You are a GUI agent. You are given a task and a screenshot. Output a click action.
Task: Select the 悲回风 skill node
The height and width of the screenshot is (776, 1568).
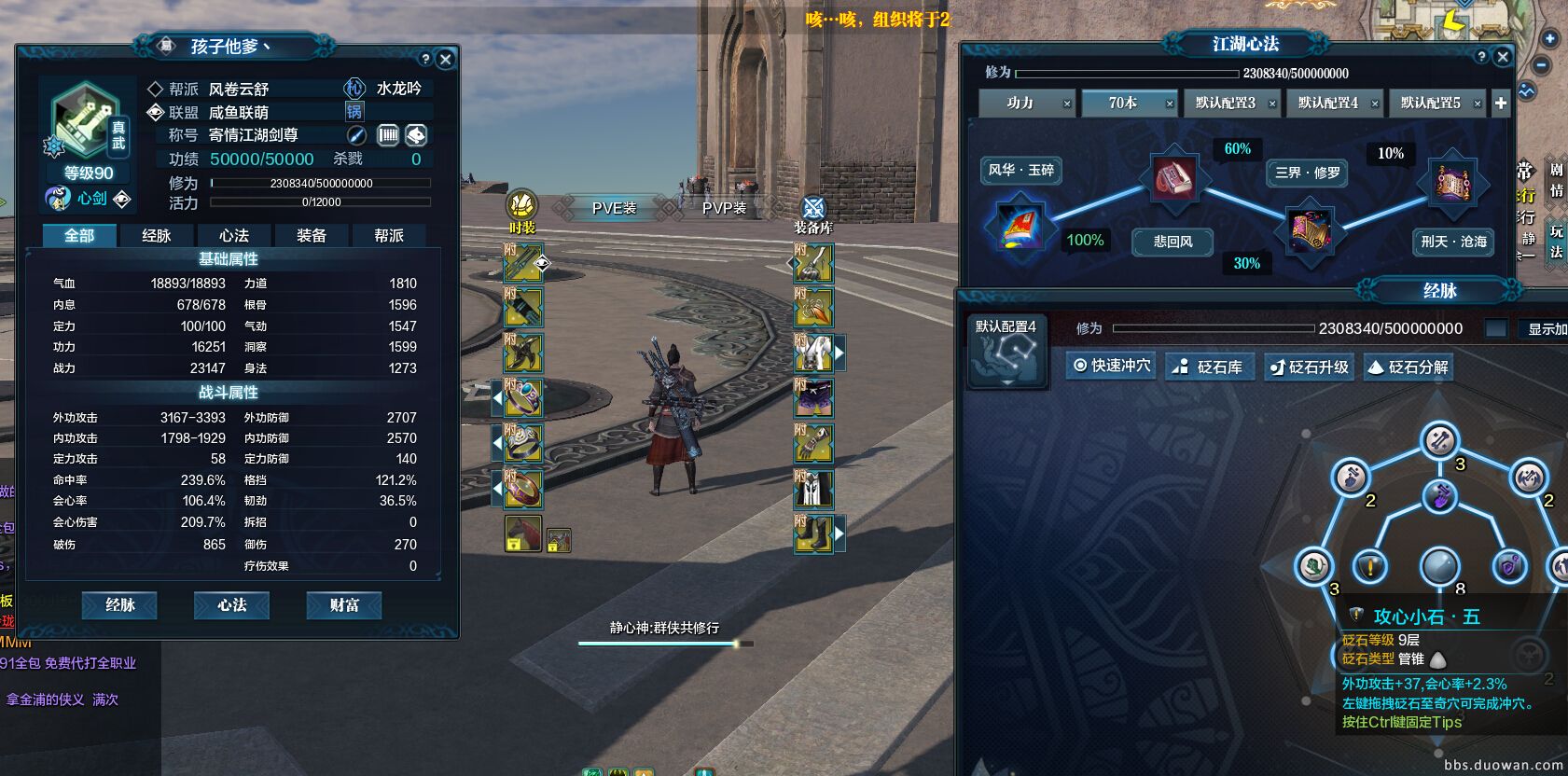1173,242
